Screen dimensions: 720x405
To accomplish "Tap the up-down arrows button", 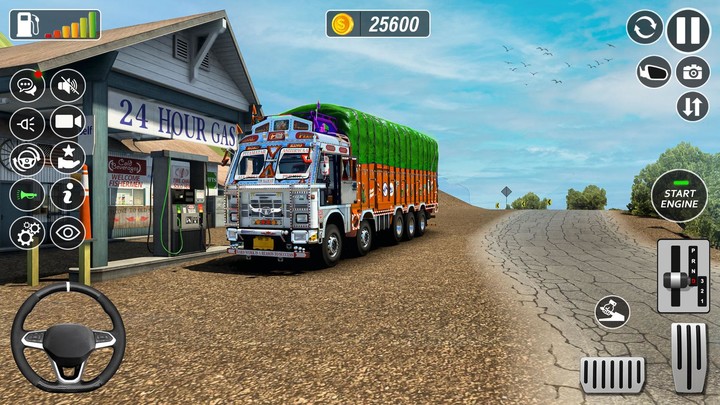I will click(x=692, y=106).
